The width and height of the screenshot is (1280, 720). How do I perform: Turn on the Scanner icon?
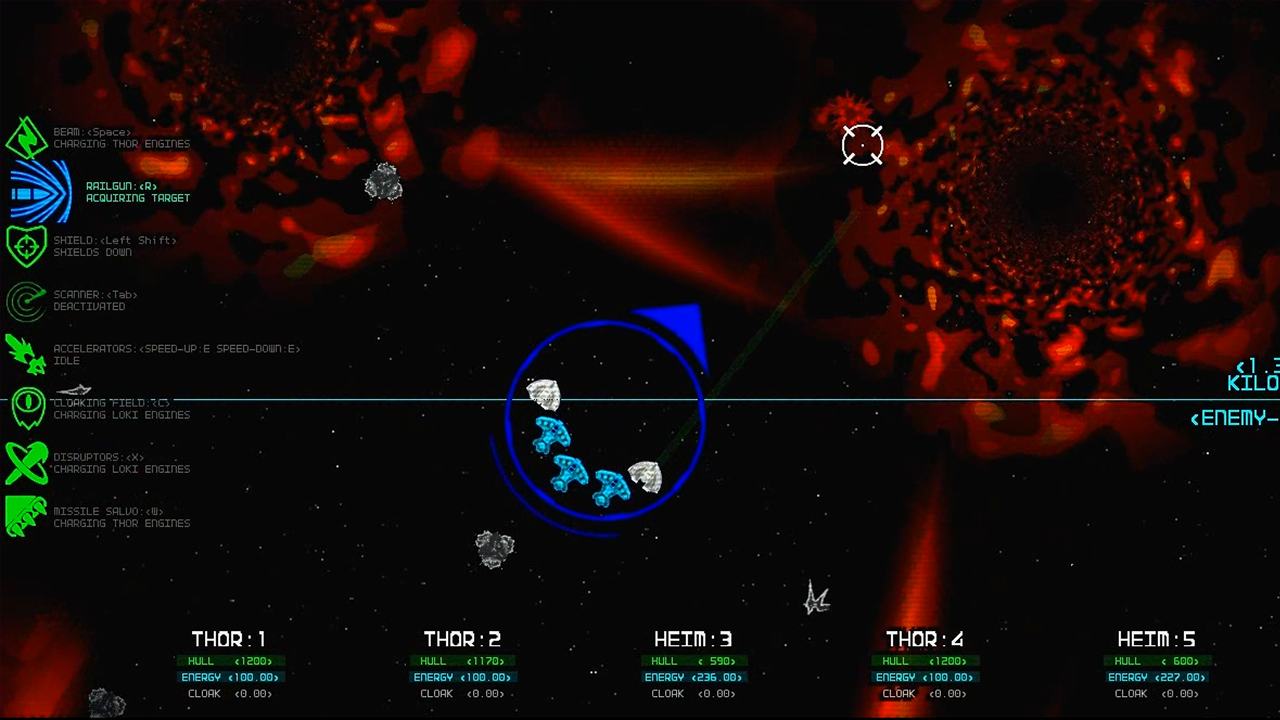(27, 300)
